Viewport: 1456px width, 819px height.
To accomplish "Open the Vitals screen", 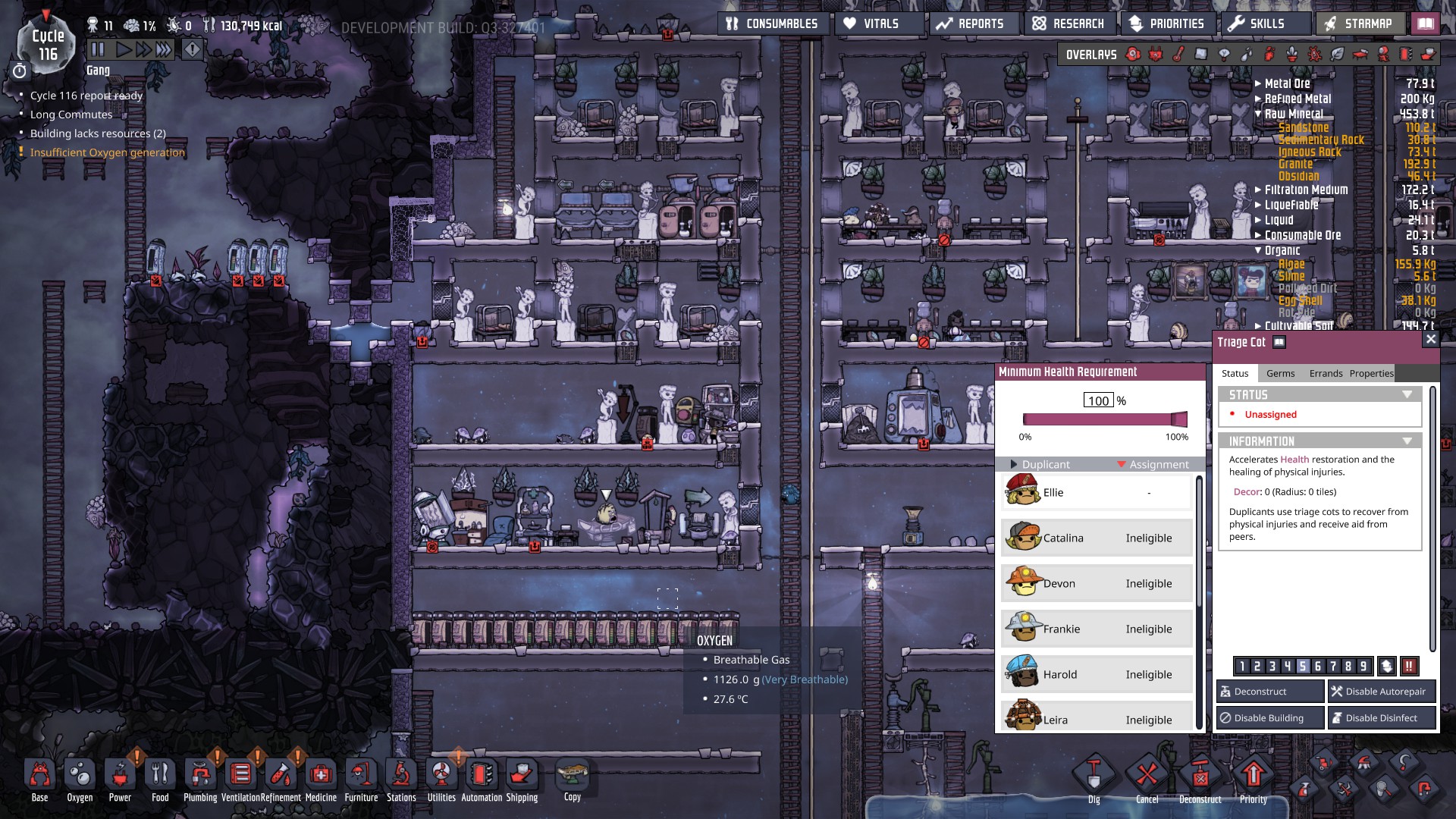I will click(880, 24).
